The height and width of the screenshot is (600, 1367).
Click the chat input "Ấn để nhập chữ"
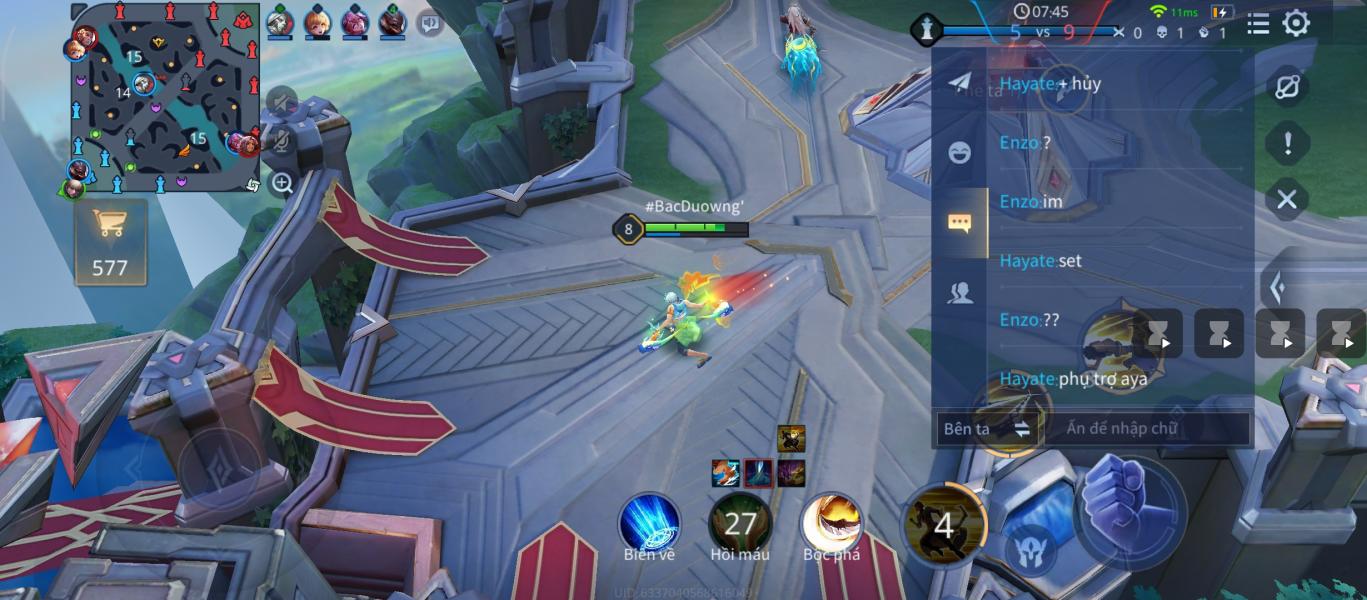[1146, 429]
